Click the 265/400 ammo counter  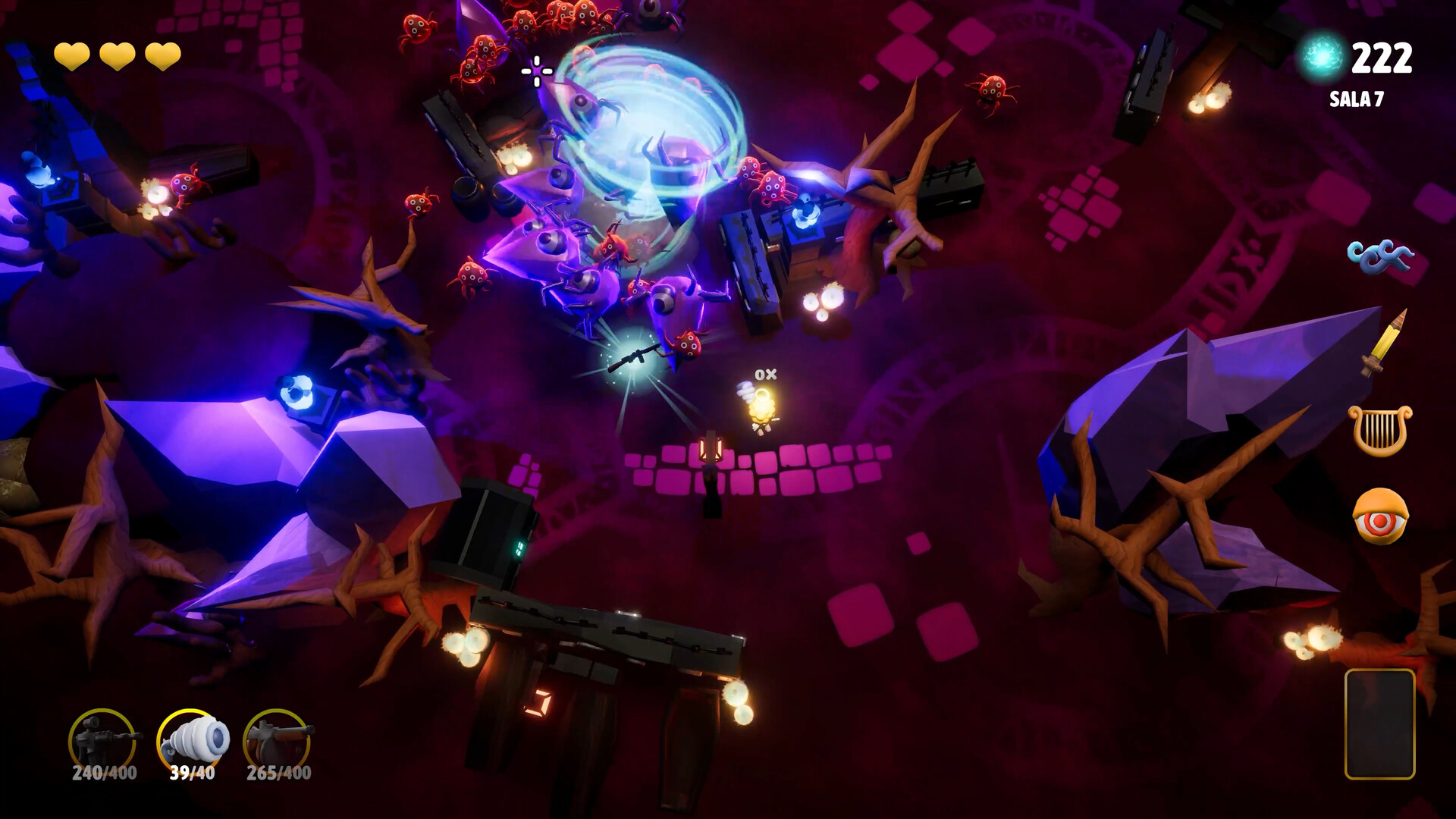278,774
